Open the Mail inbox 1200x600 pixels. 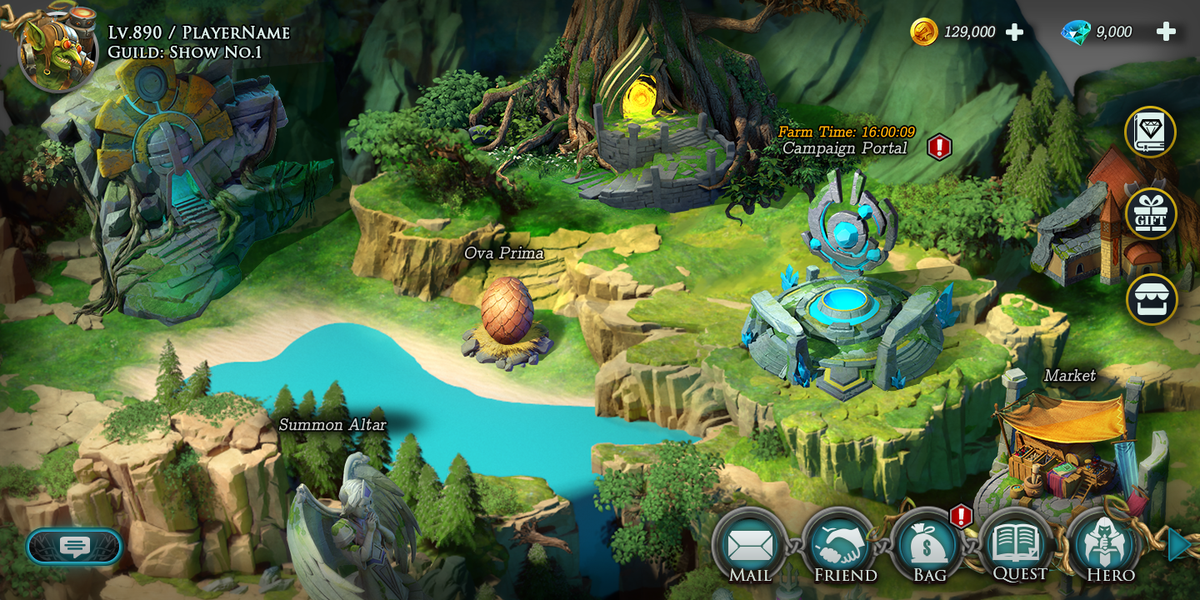click(x=749, y=546)
